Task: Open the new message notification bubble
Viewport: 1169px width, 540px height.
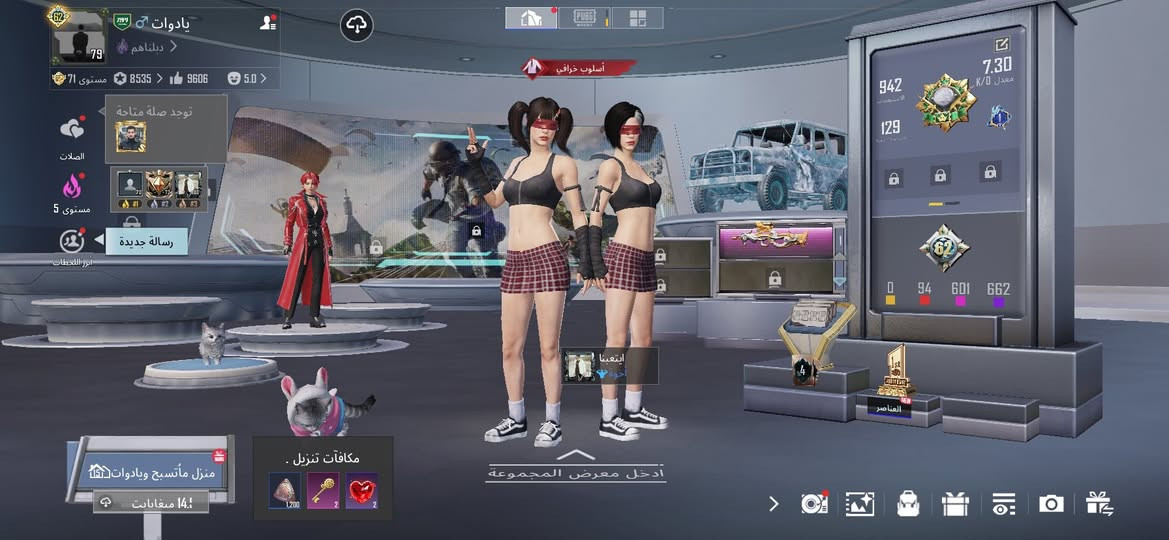Action: click(146, 241)
